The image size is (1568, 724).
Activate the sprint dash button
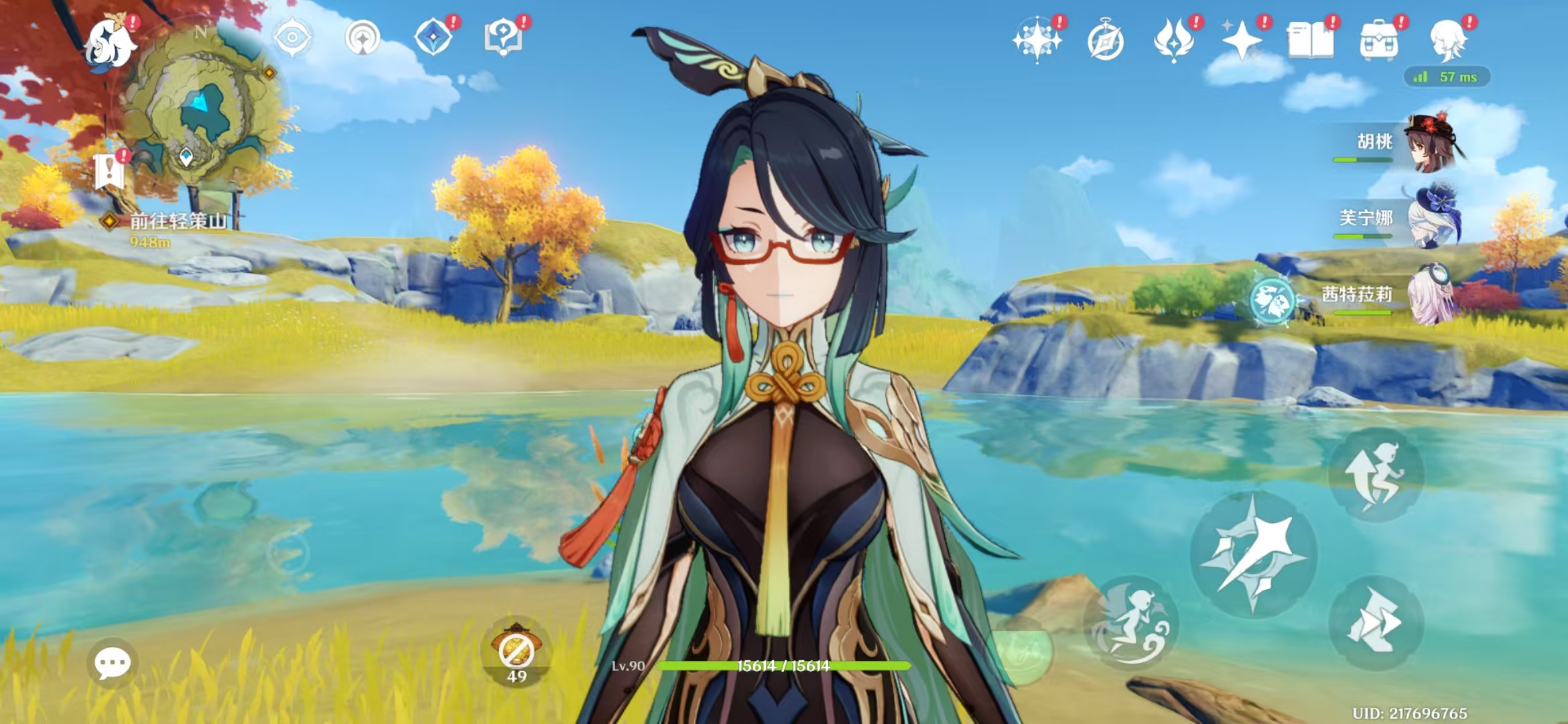(x=1375, y=622)
